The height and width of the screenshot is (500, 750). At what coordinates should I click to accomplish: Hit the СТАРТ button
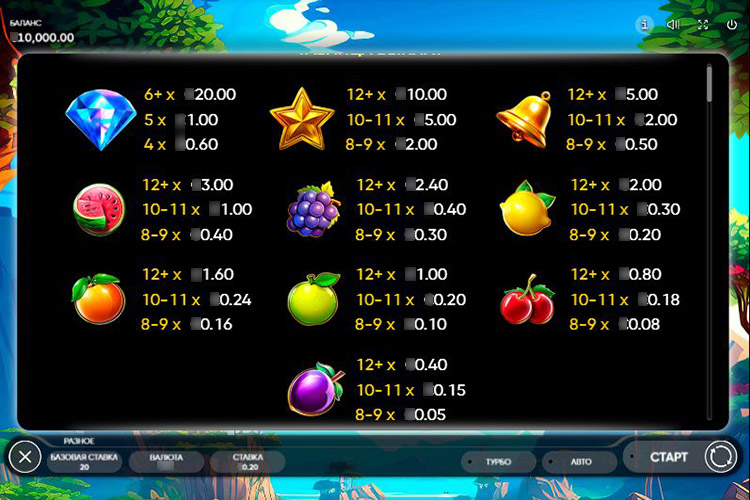tap(668, 457)
